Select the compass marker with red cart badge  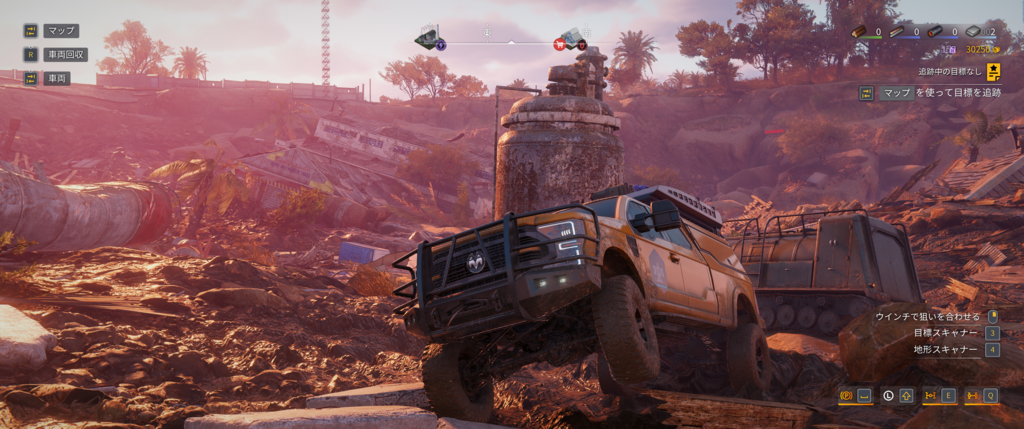569,39
